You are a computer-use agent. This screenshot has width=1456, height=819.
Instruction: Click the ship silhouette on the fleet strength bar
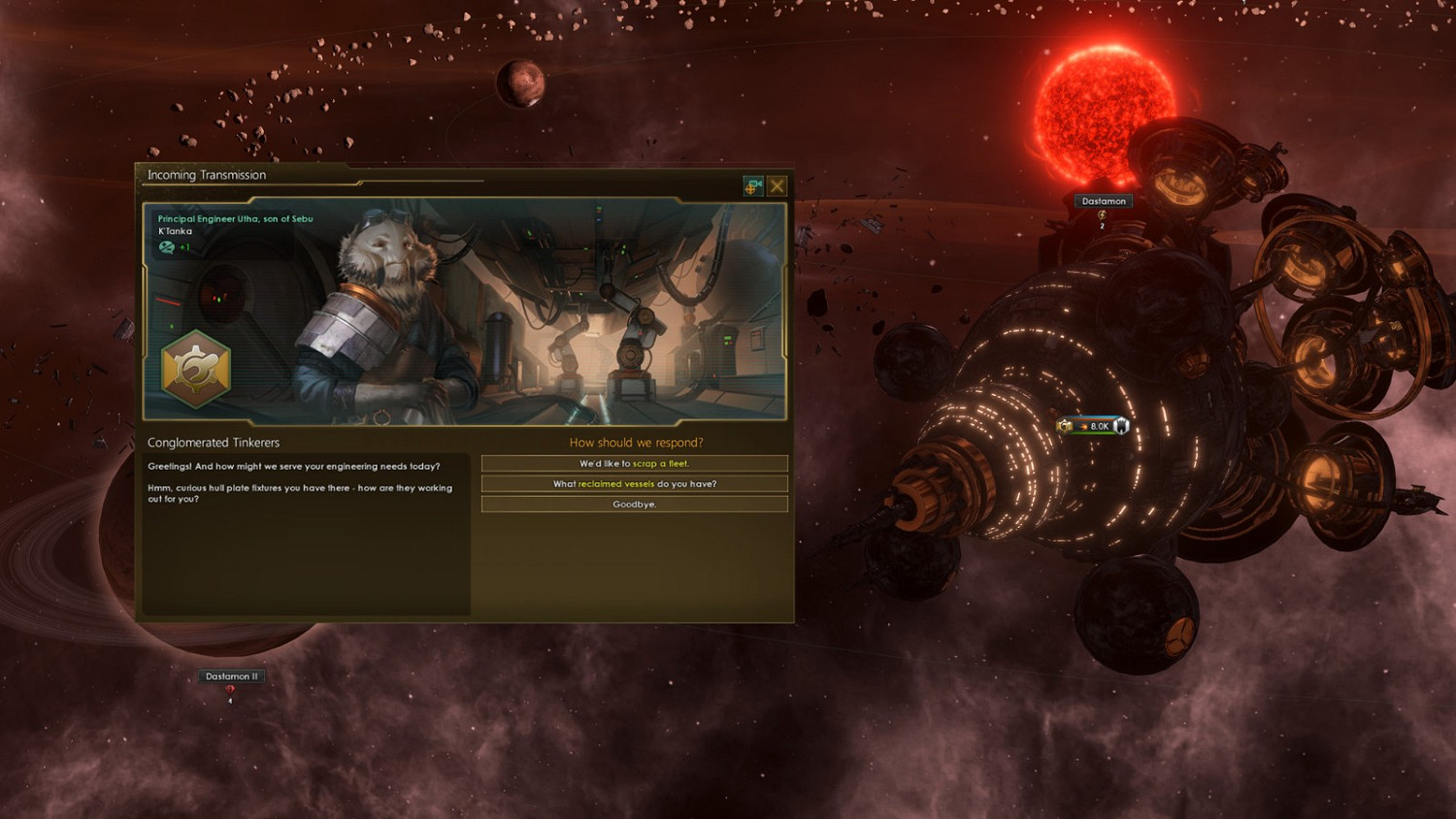tap(1121, 425)
